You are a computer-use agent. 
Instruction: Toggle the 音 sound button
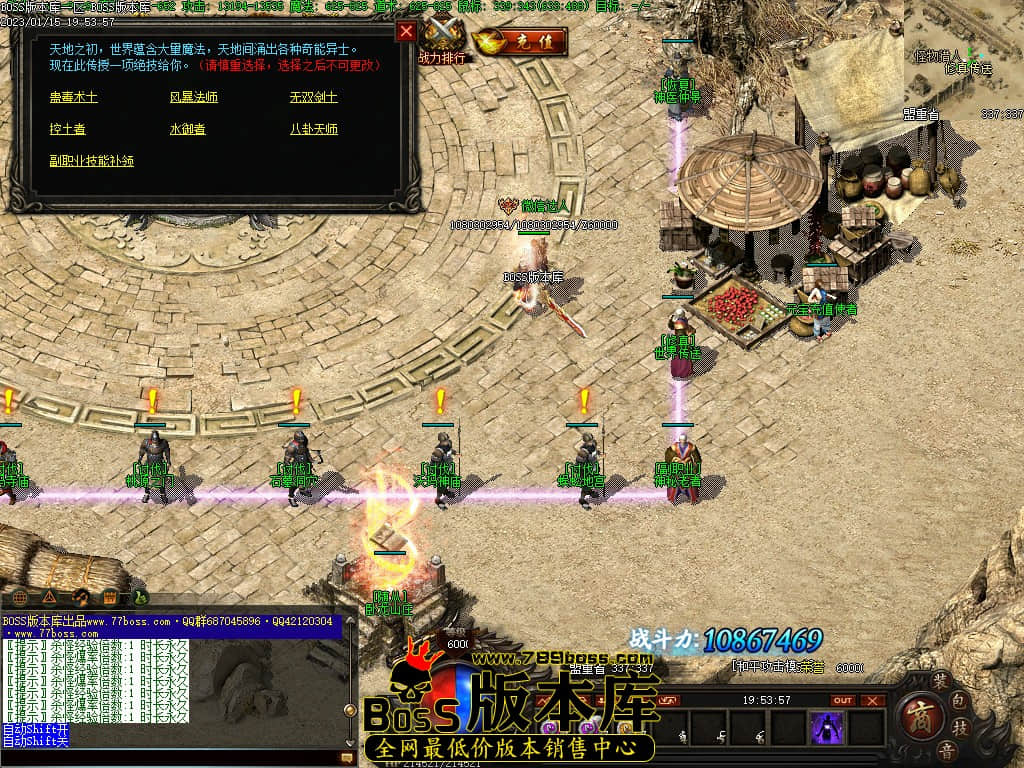pos(946,749)
